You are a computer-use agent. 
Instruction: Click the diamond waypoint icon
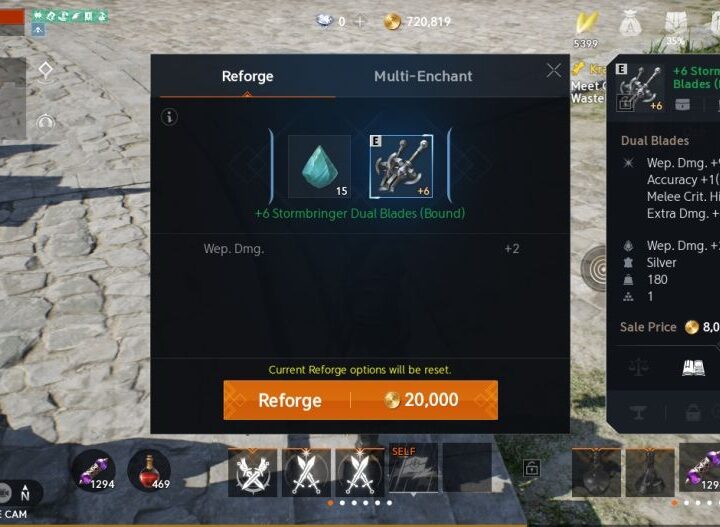45,70
